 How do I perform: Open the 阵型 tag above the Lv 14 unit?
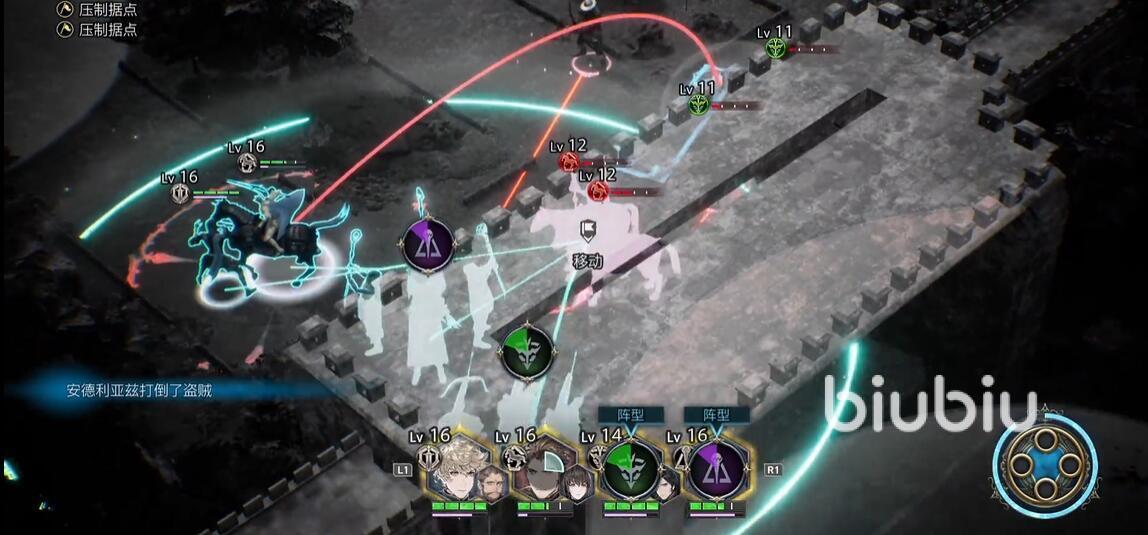[630, 414]
